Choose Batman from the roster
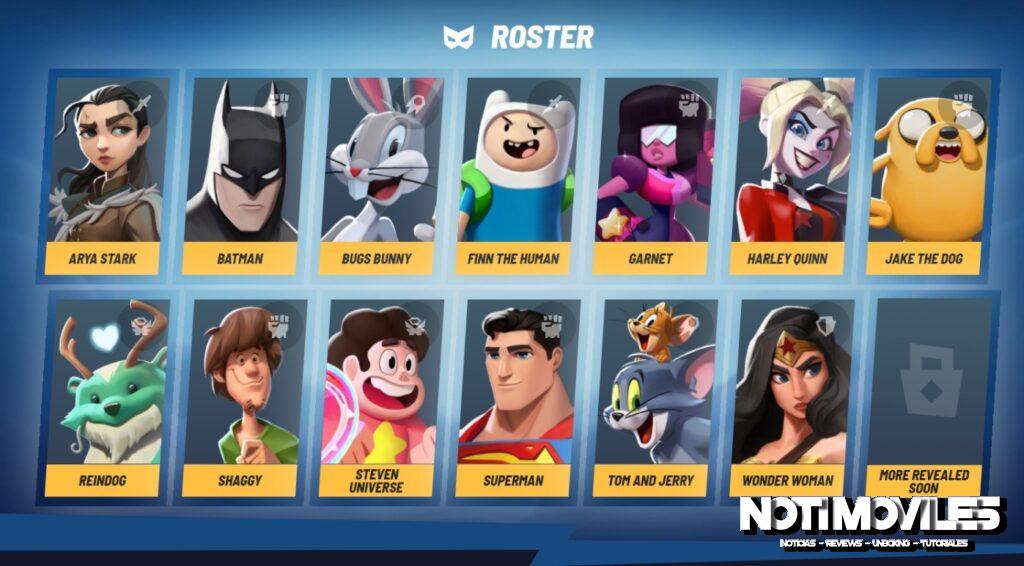 241,175
